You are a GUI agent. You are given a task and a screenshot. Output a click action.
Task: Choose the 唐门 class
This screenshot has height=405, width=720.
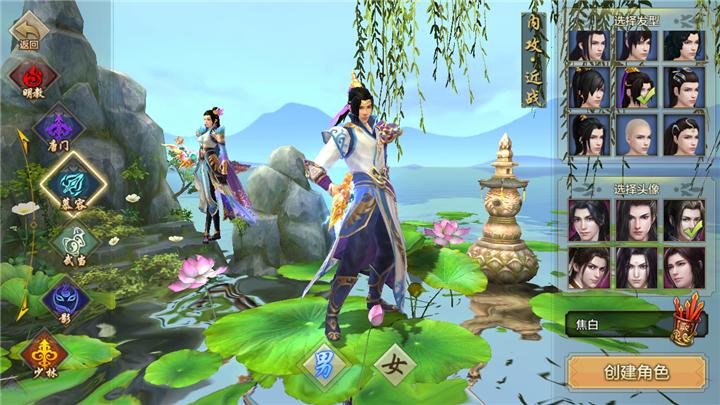point(58,129)
